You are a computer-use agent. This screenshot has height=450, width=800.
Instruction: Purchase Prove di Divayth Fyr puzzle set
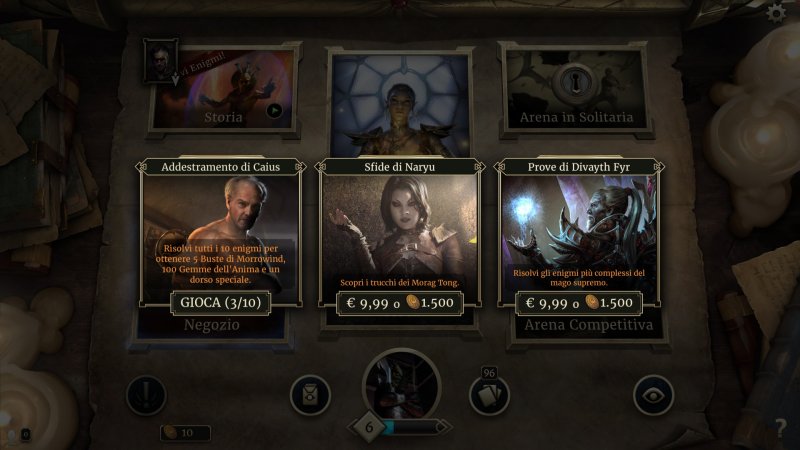tap(579, 303)
